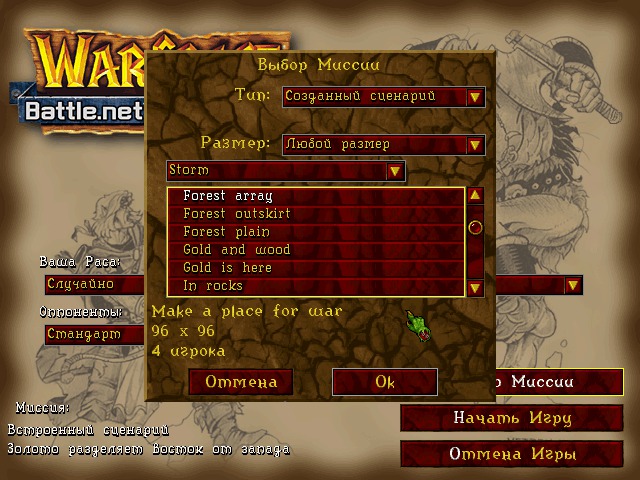640x480 pixels.
Task: Select the Gold and wood map
Action: (x=315, y=250)
